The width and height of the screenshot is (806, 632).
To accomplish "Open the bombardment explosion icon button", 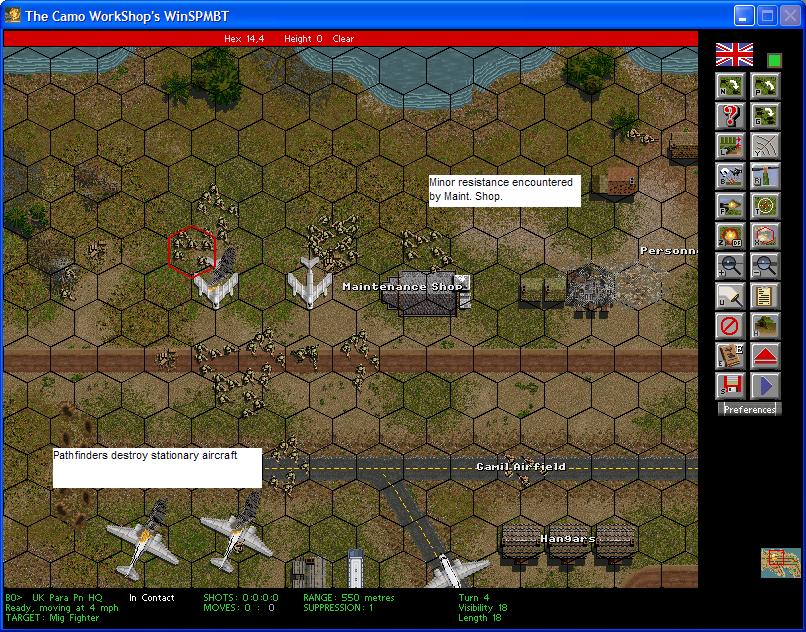I will point(730,236).
